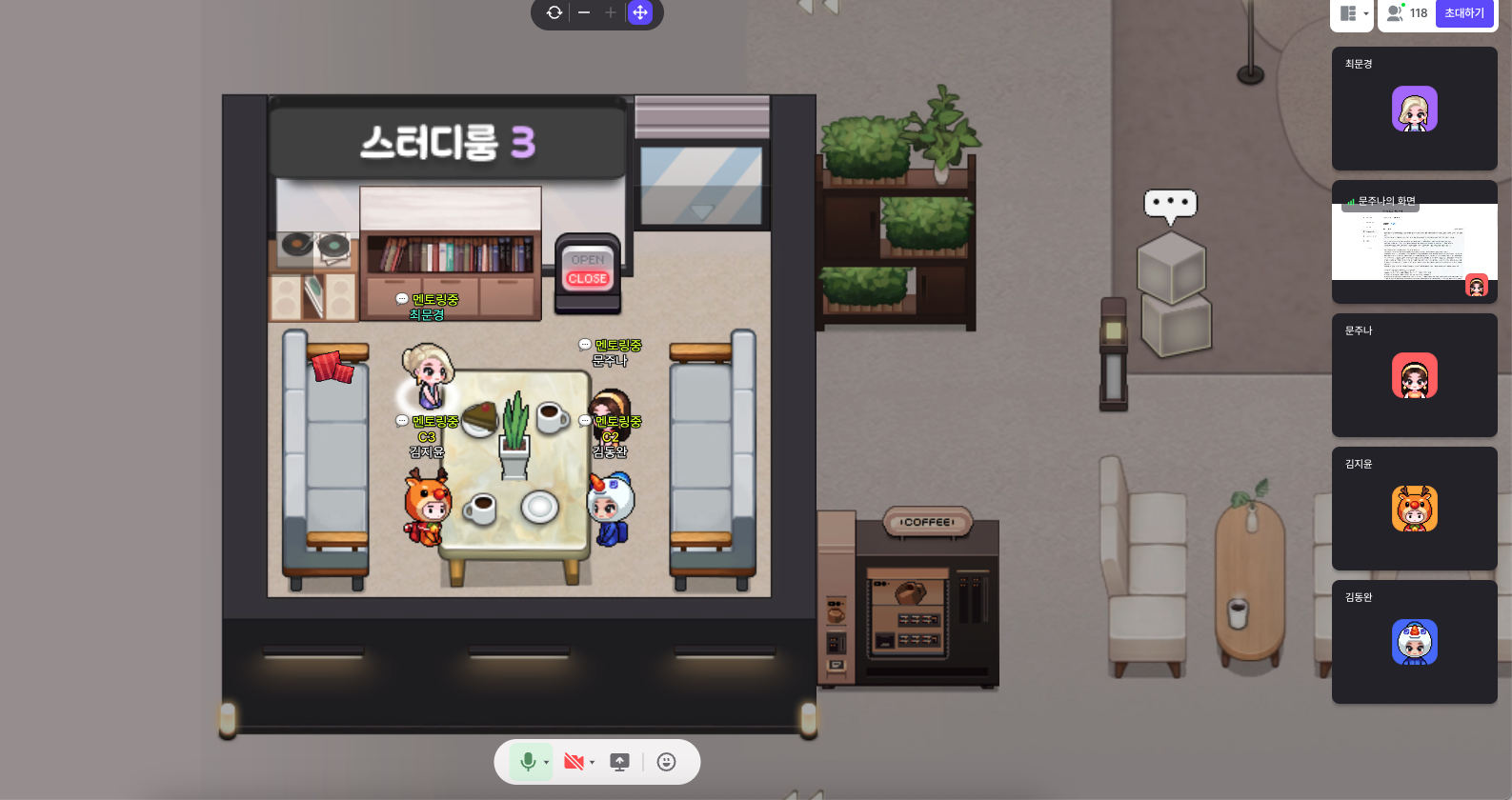Click the 초대하기 invite button
The width and height of the screenshot is (1512, 800).
click(x=1463, y=13)
